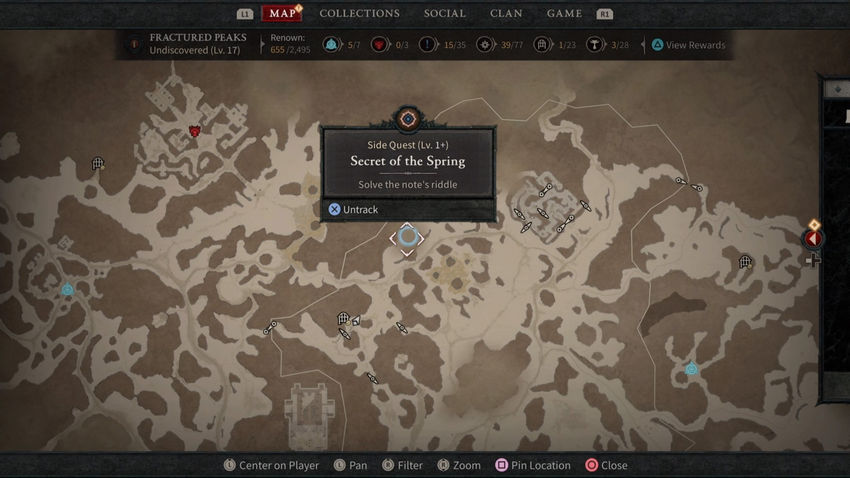Choose the side quests renown icon showing 15/35
Screen dimensions: 850x478
pyautogui.click(x=428, y=45)
